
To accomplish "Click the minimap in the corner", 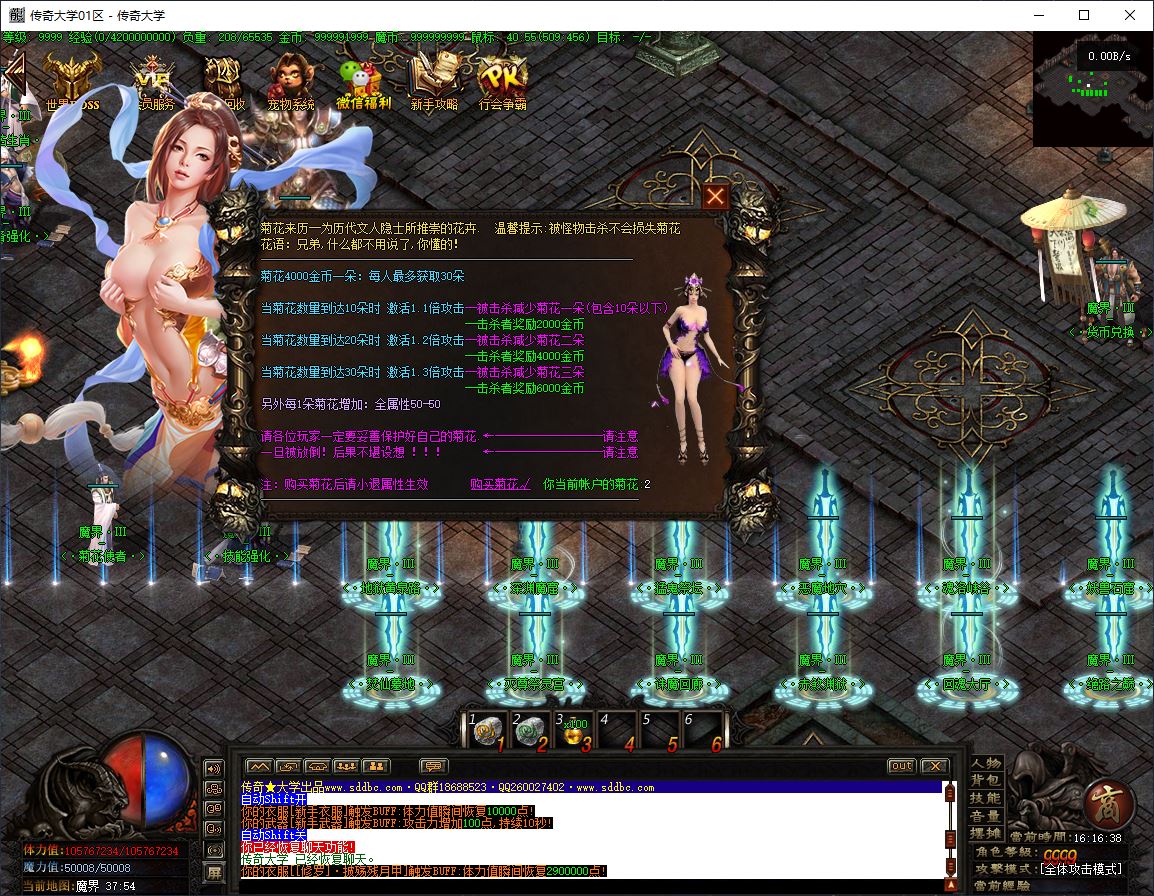I will (1092, 88).
